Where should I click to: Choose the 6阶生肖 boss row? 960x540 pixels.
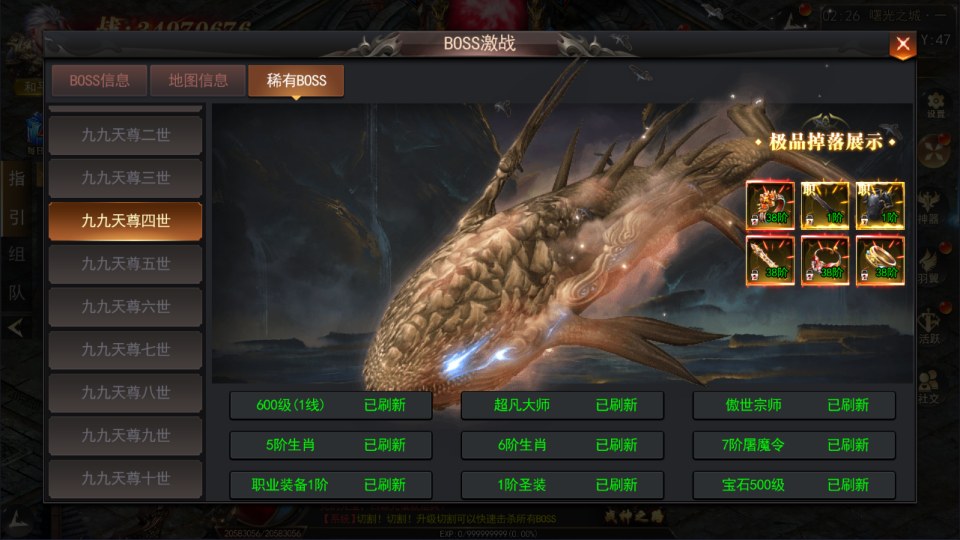click(x=562, y=445)
